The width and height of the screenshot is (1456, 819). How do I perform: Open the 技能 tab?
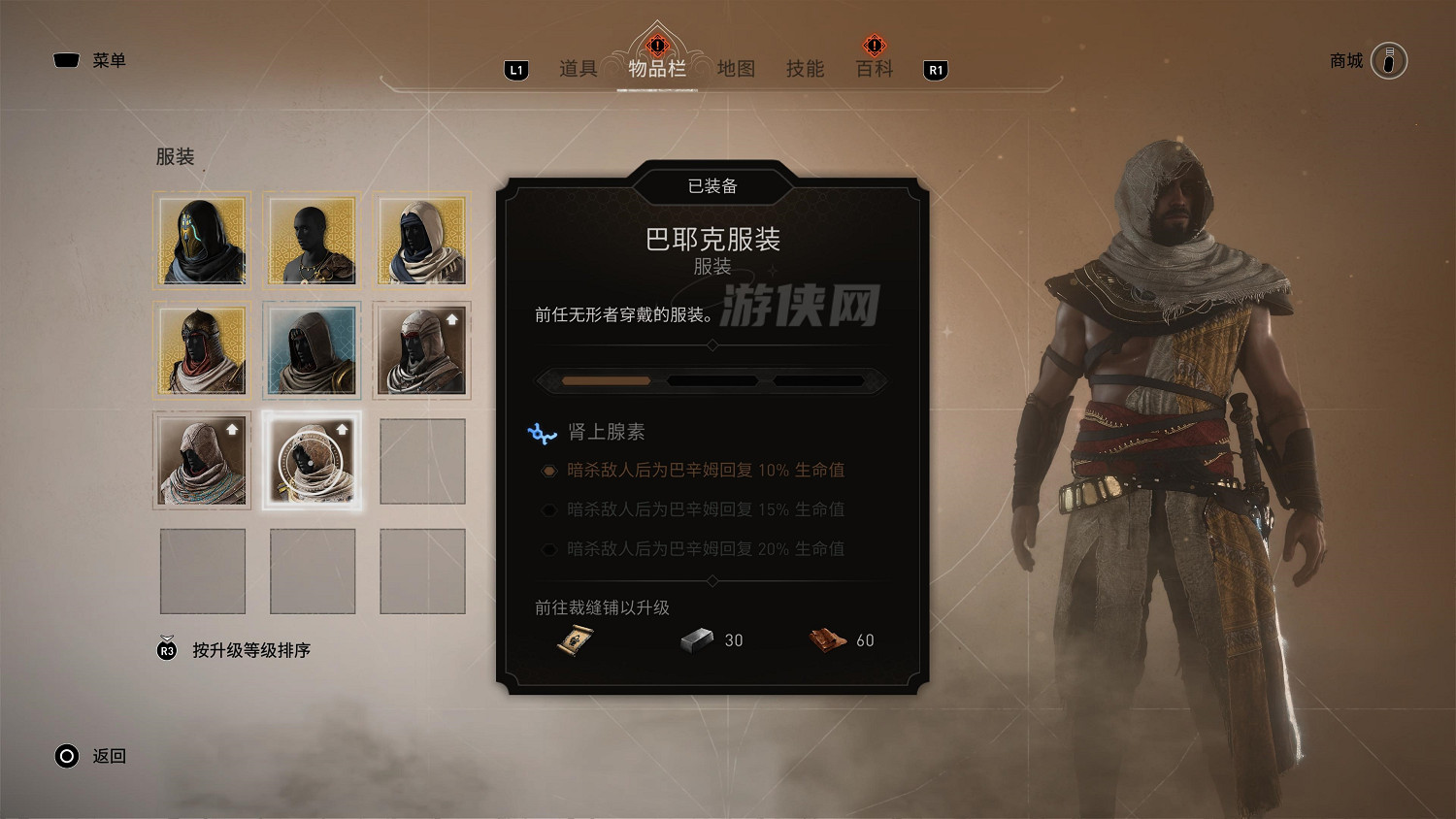pos(805,69)
